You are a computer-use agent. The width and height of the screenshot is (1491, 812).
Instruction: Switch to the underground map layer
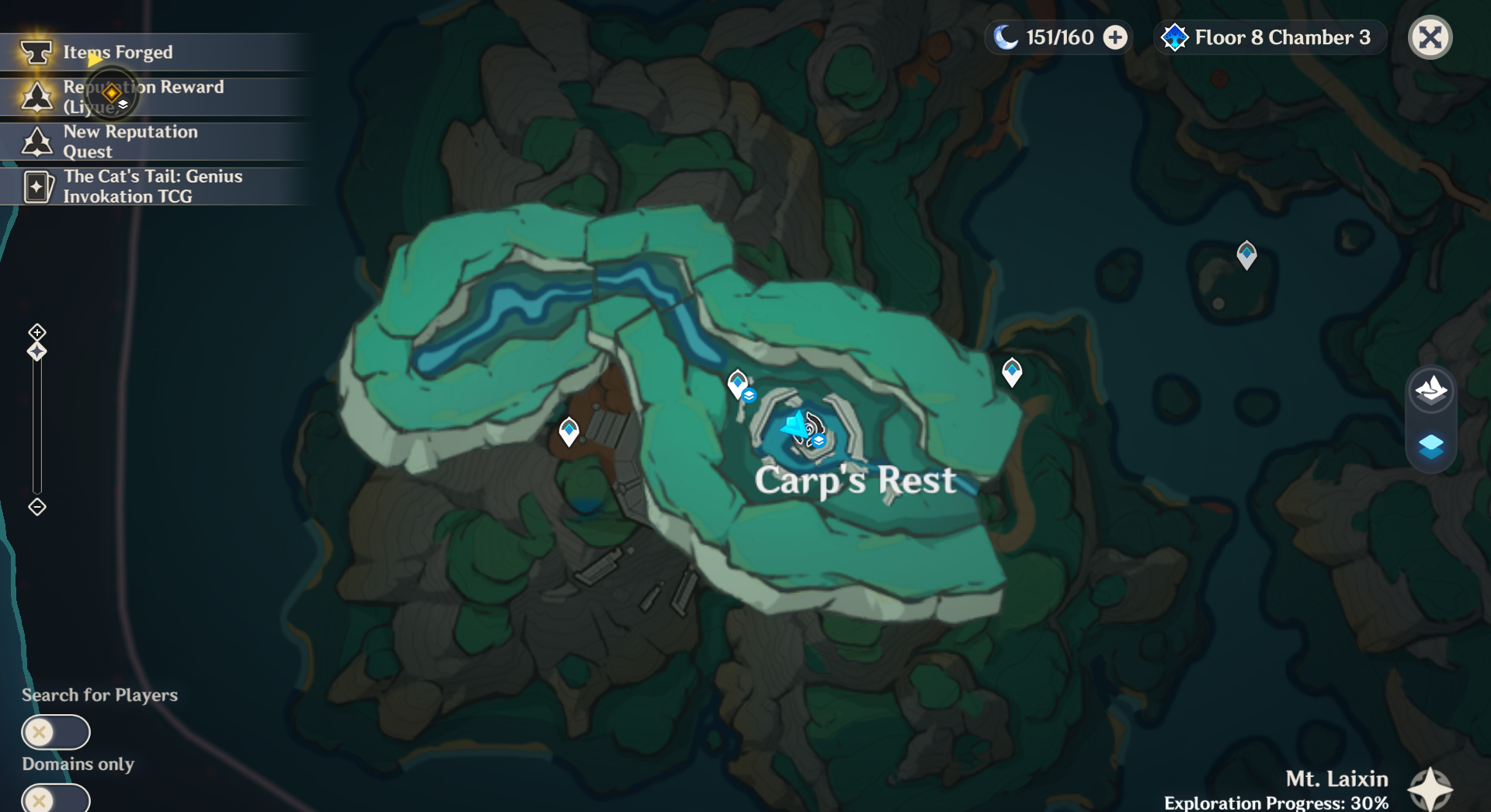(x=1431, y=446)
